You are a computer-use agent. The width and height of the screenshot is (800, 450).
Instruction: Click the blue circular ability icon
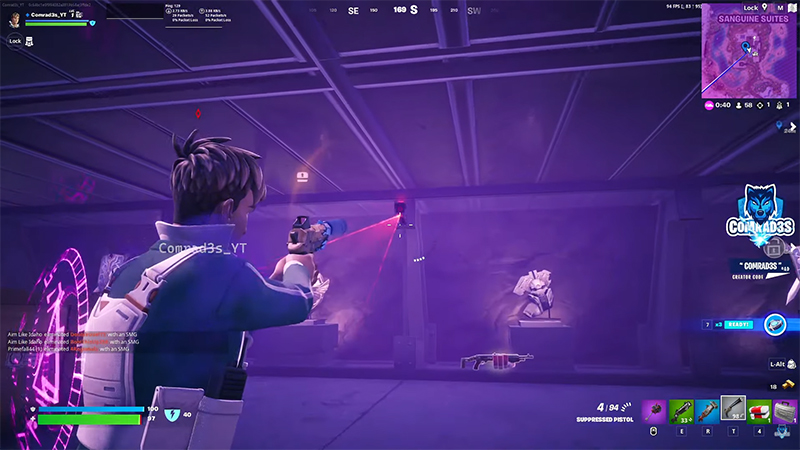tap(774, 324)
